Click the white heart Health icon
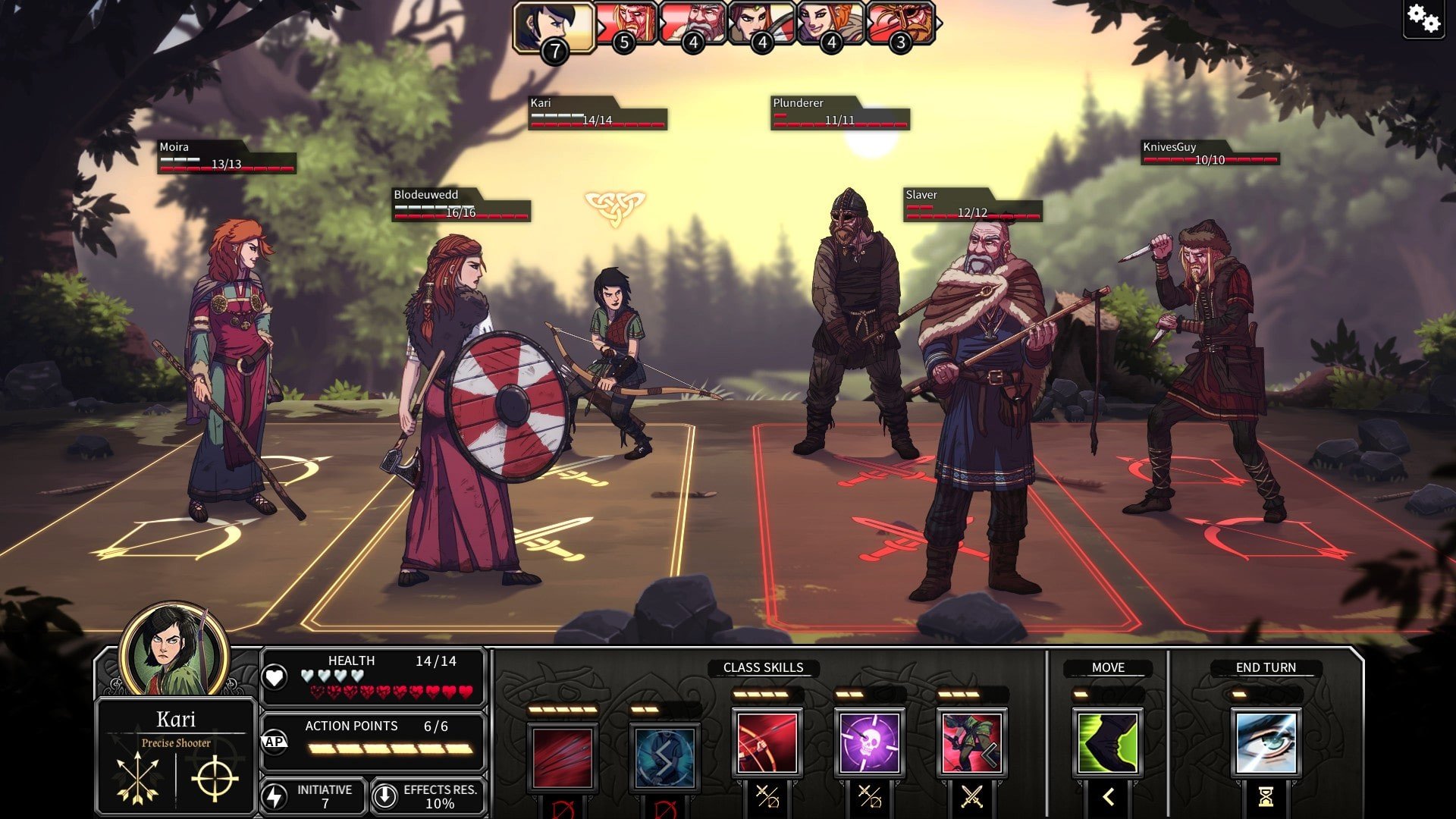This screenshot has width=1456, height=819. click(275, 676)
